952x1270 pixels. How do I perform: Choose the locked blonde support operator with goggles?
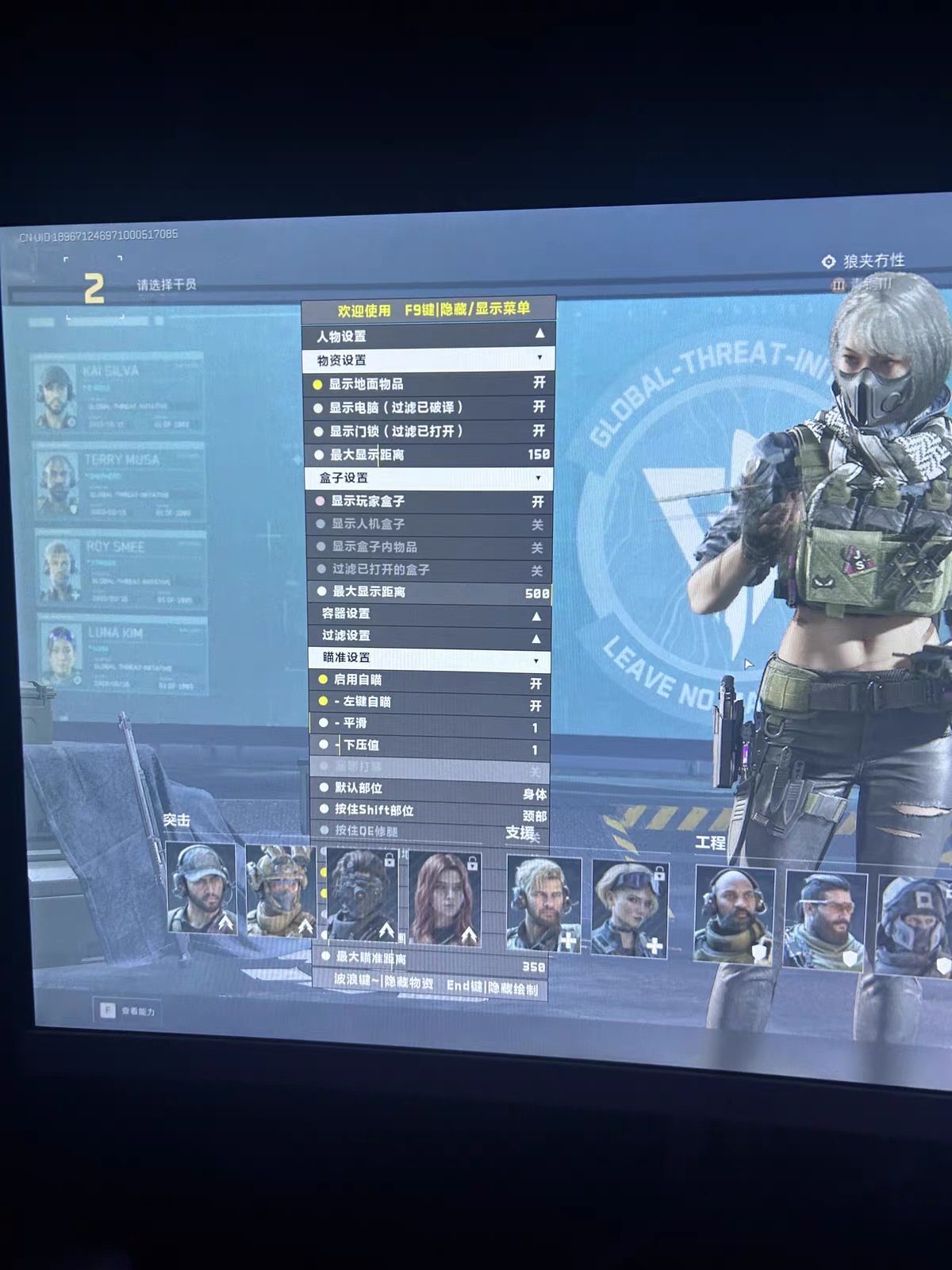tap(630, 908)
